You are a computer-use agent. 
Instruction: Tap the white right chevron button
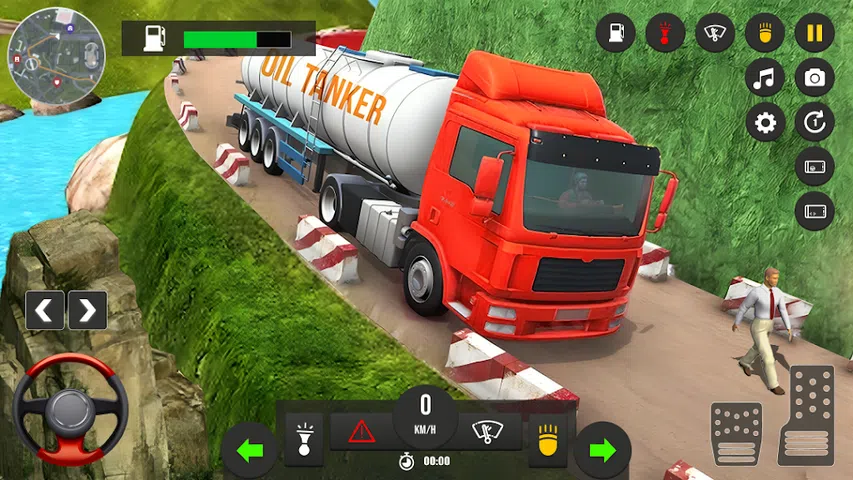coord(87,310)
